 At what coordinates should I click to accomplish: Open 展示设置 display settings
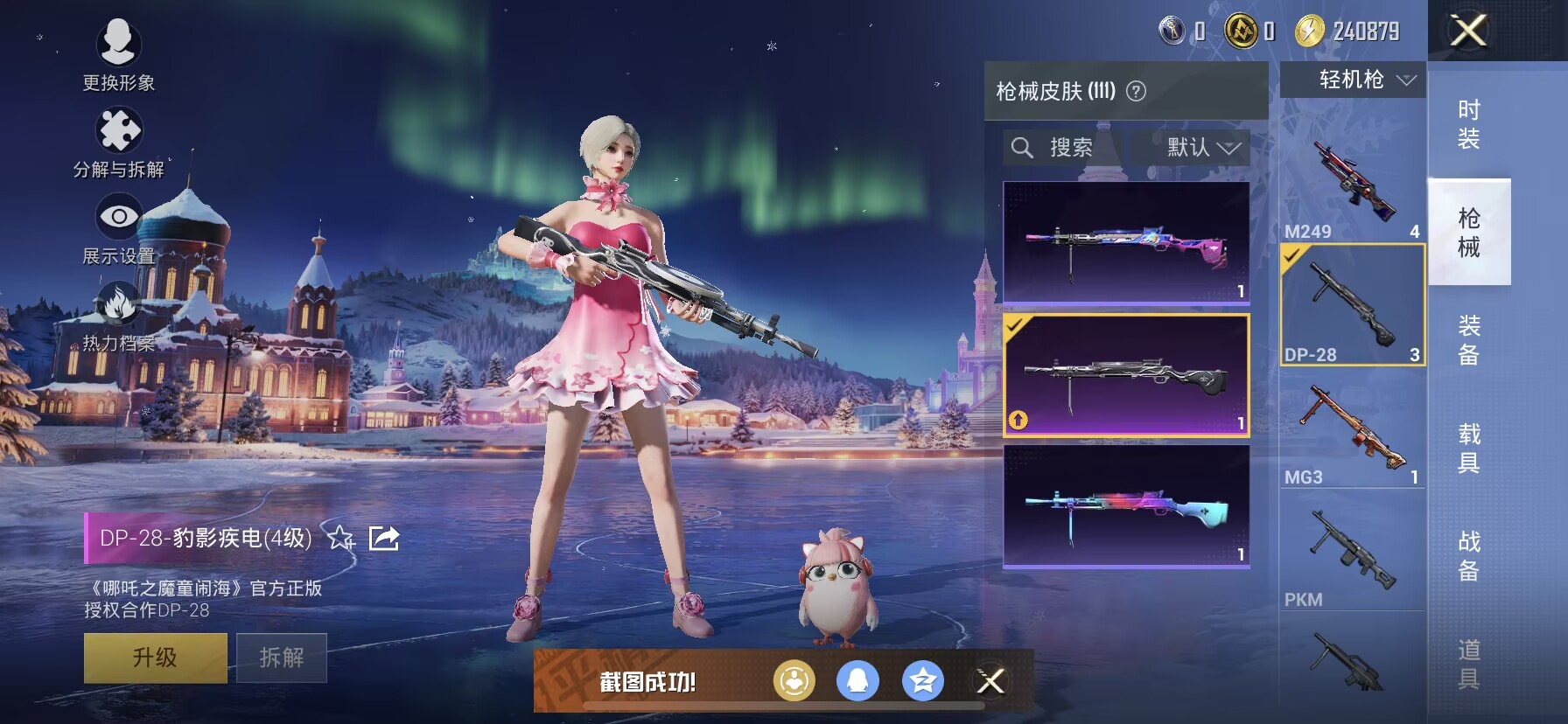click(x=119, y=227)
